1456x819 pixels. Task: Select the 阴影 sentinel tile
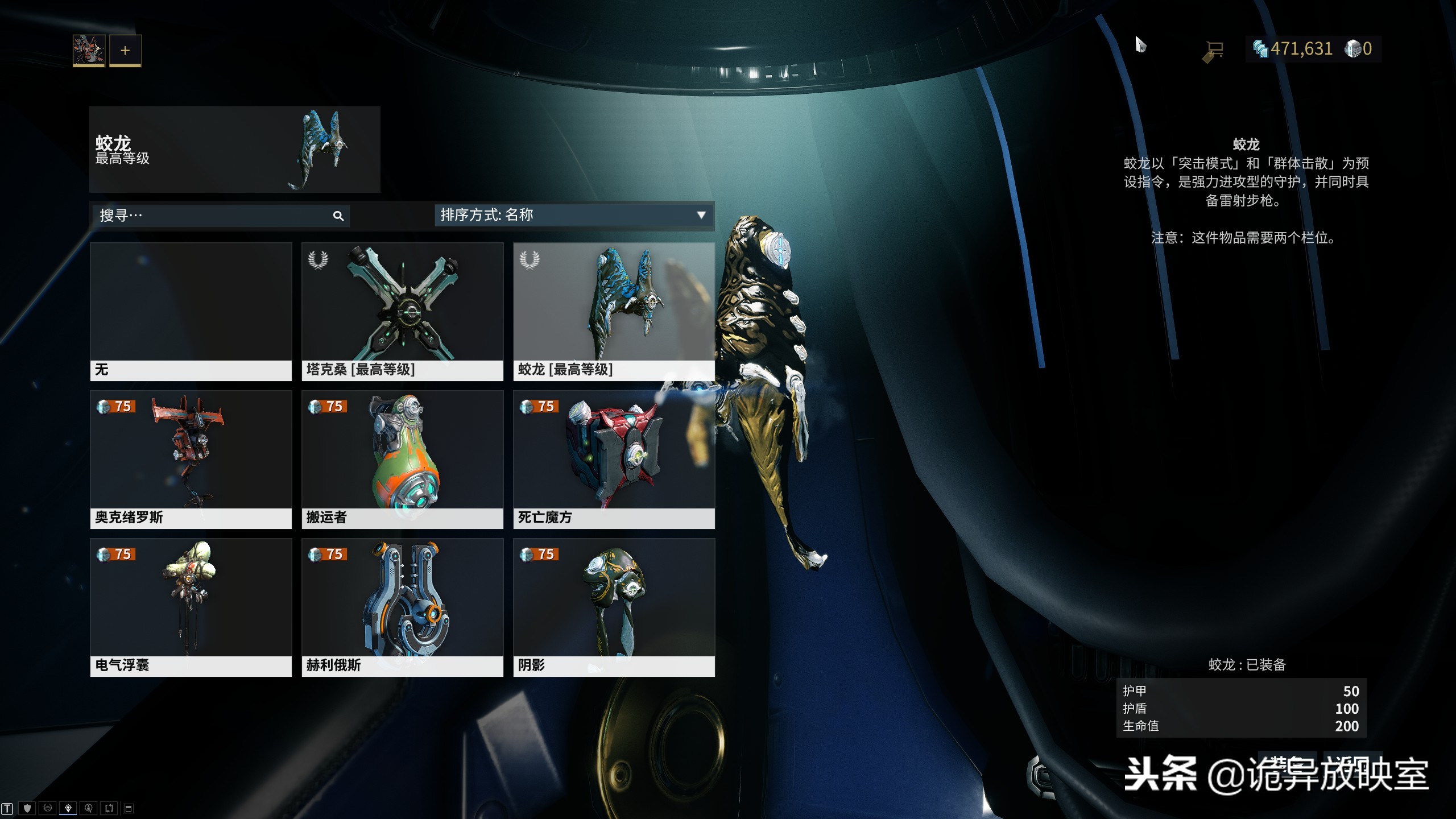point(614,607)
